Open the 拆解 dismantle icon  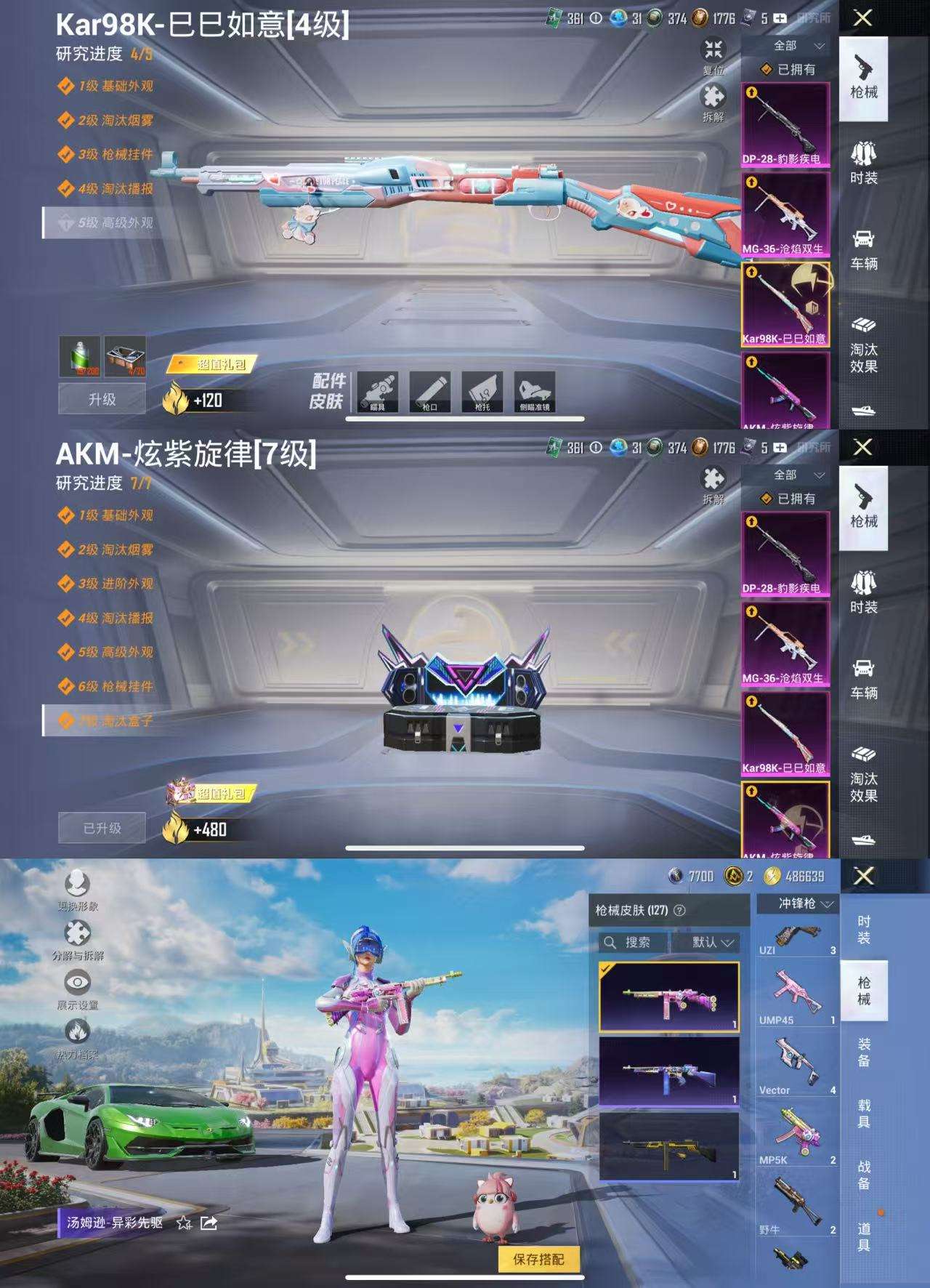point(713,97)
